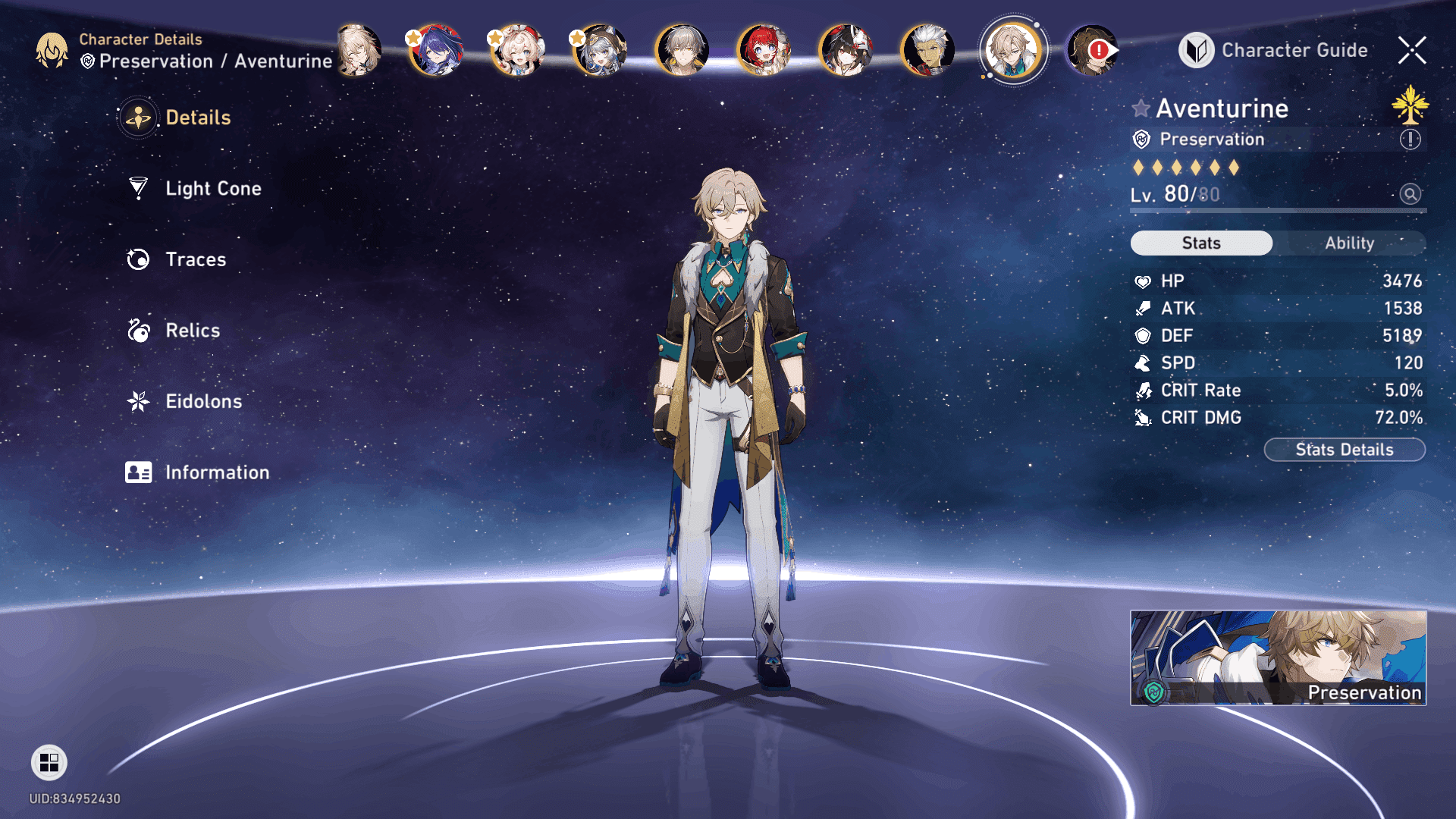
Task: Choose the fox-masked dark-haired character portrait
Action: [846, 51]
